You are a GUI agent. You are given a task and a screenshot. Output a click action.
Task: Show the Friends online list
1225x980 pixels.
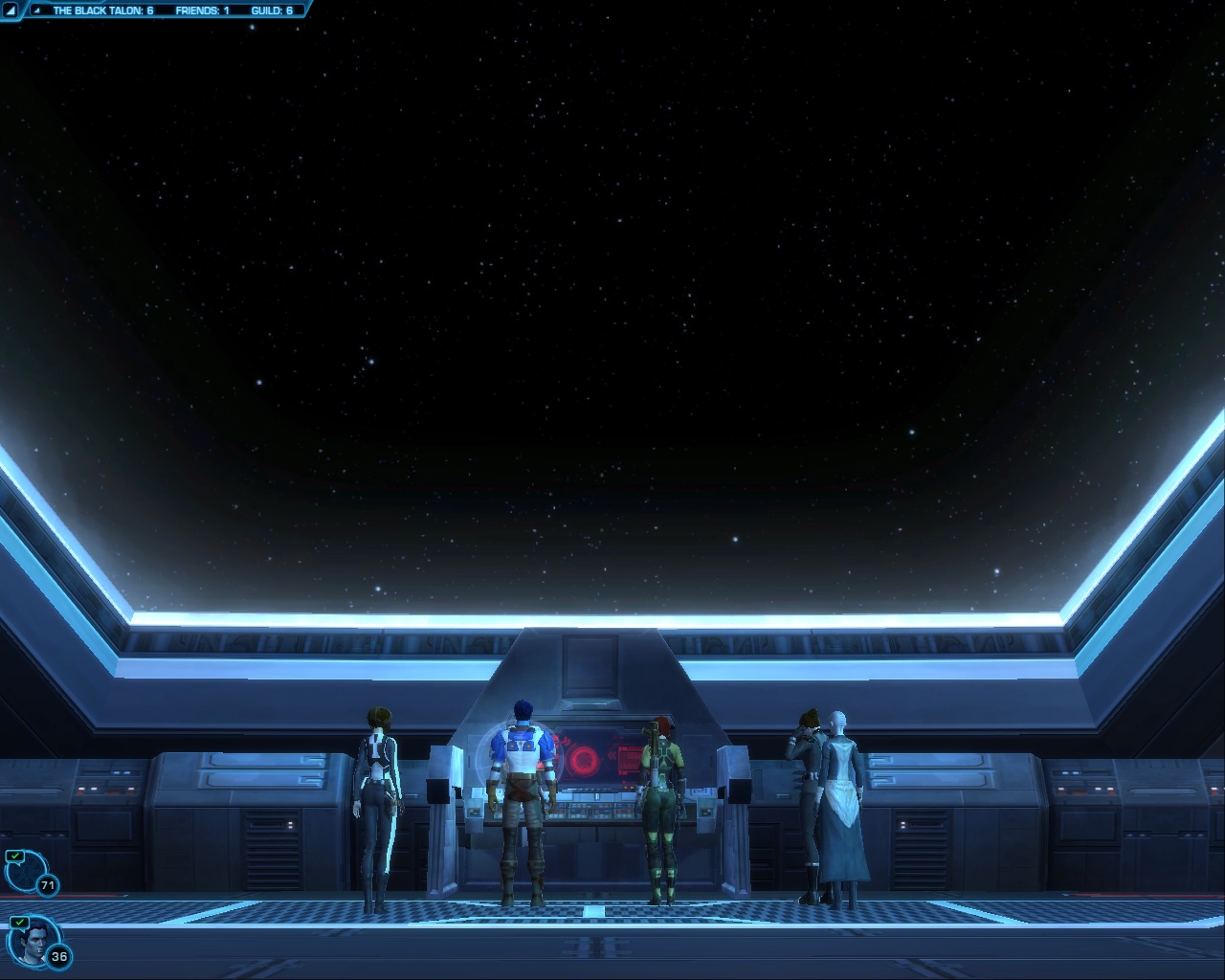click(202, 11)
